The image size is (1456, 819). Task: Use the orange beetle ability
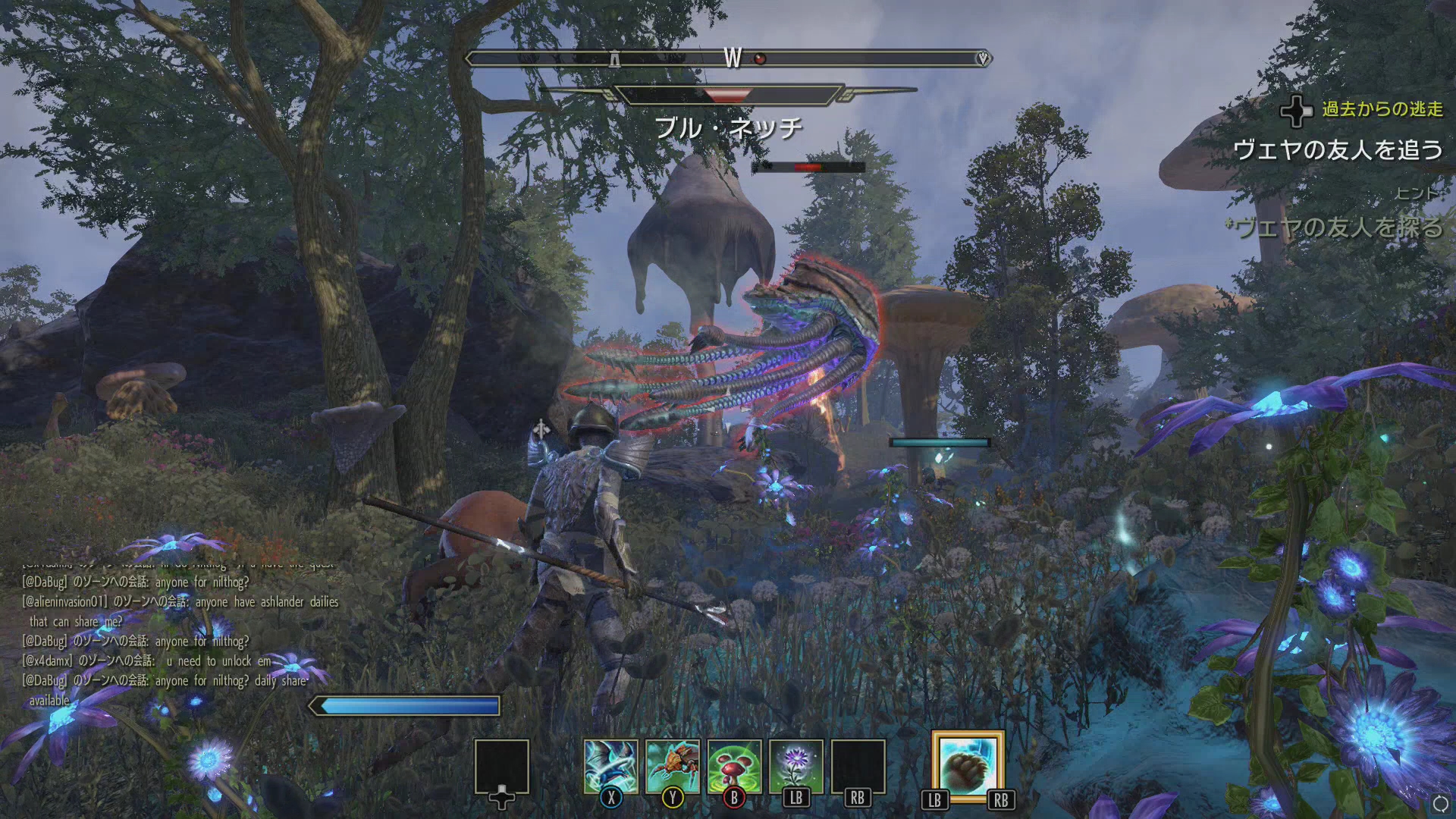coord(673,767)
